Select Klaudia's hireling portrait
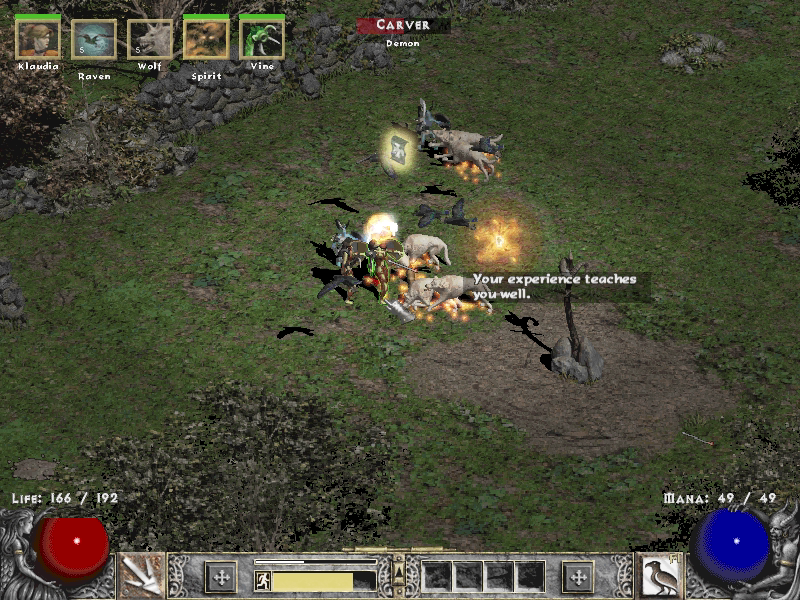The image size is (800, 600). point(38,39)
